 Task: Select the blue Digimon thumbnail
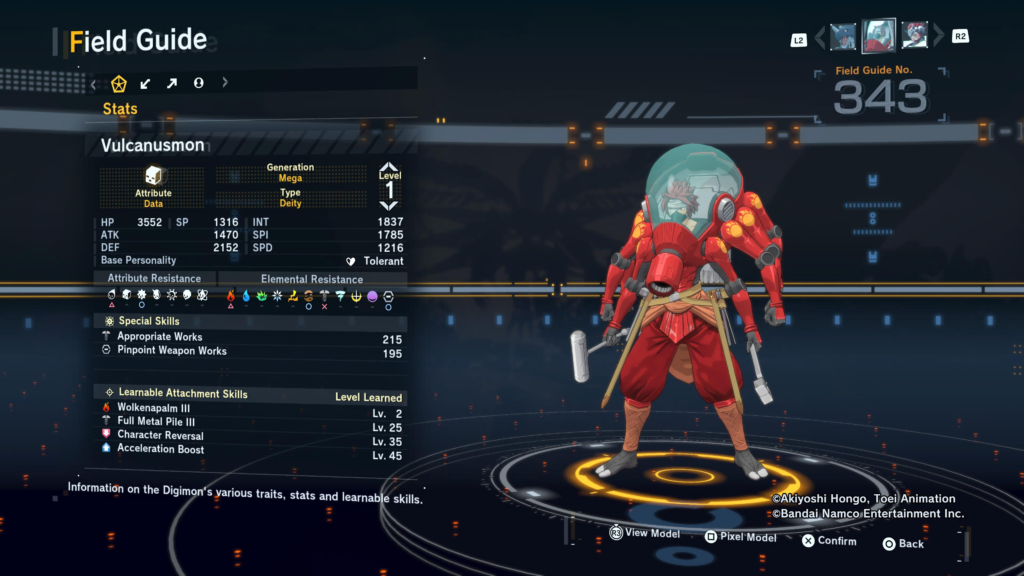[843, 37]
